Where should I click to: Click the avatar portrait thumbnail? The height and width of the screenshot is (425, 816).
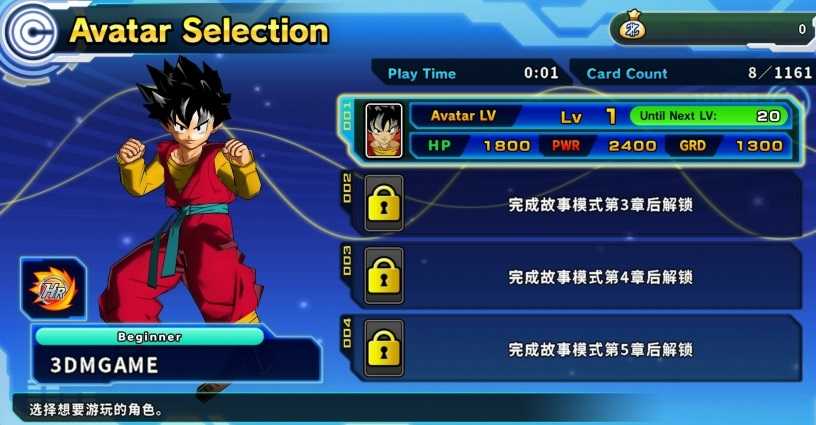point(383,131)
